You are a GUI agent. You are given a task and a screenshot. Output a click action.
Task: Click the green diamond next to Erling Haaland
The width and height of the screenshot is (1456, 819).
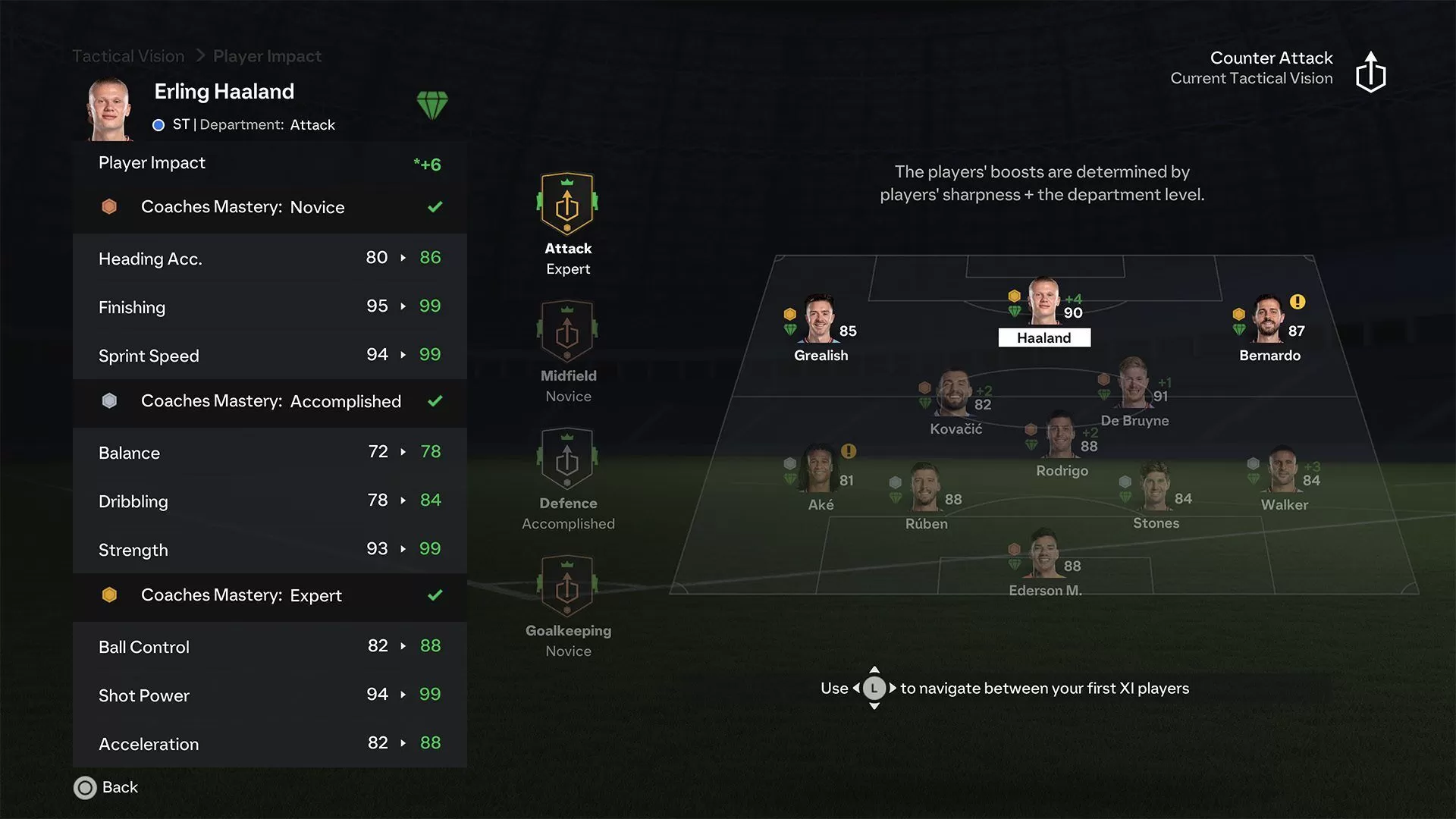click(x=435, y=106)
